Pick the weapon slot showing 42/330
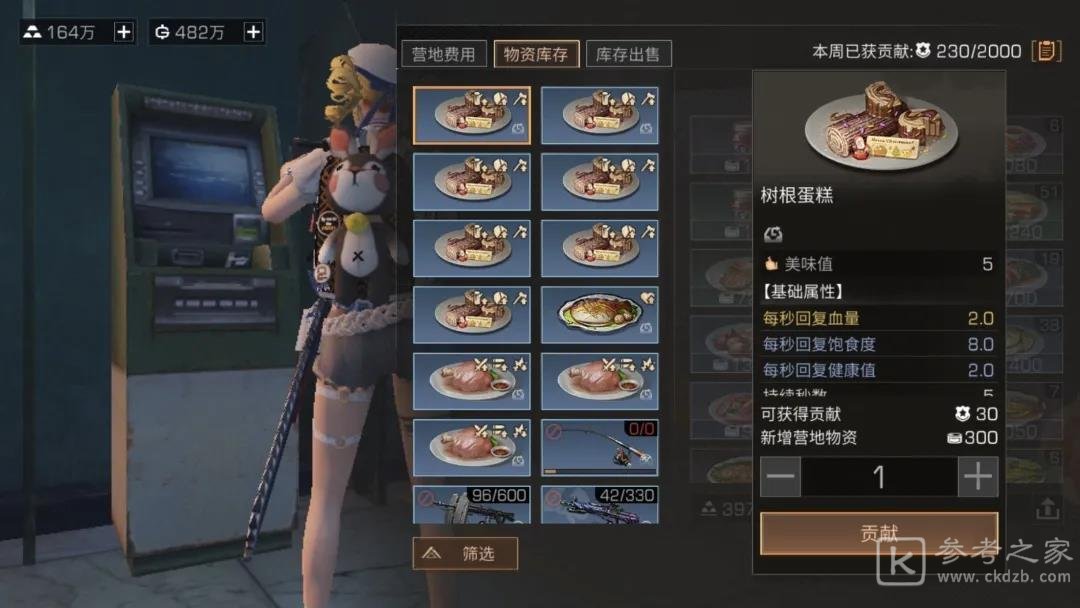 pos(600,505)
